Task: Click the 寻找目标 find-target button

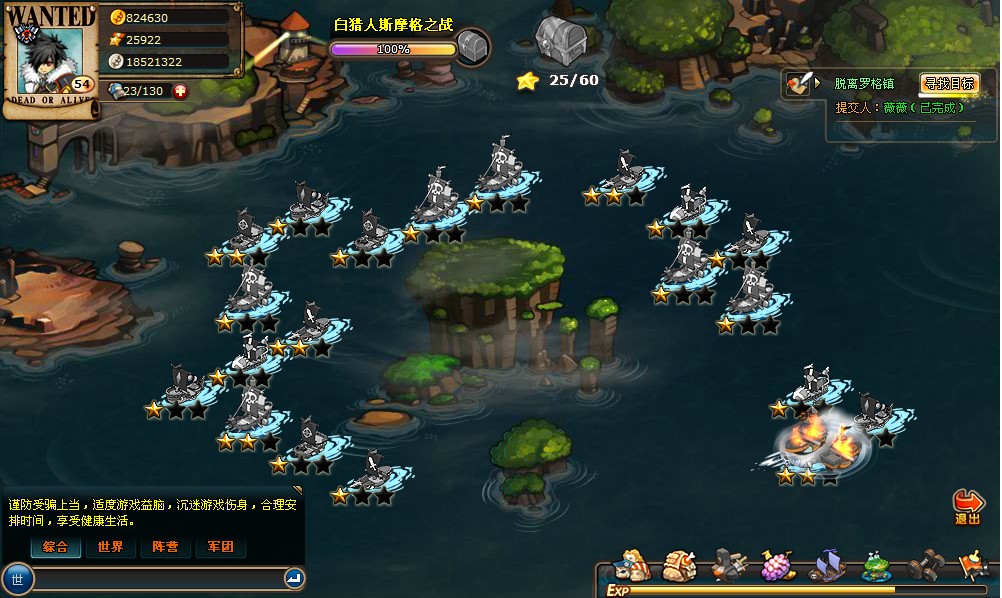Action: (x=948, y=83)
